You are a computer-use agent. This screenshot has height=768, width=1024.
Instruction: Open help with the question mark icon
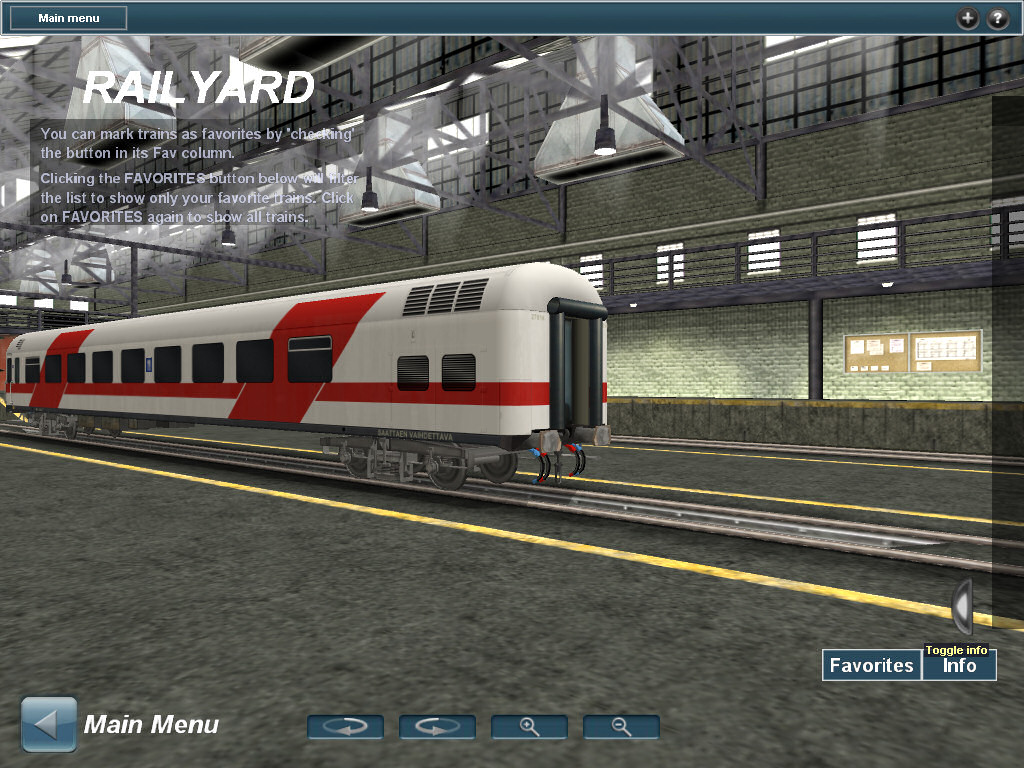998,18
